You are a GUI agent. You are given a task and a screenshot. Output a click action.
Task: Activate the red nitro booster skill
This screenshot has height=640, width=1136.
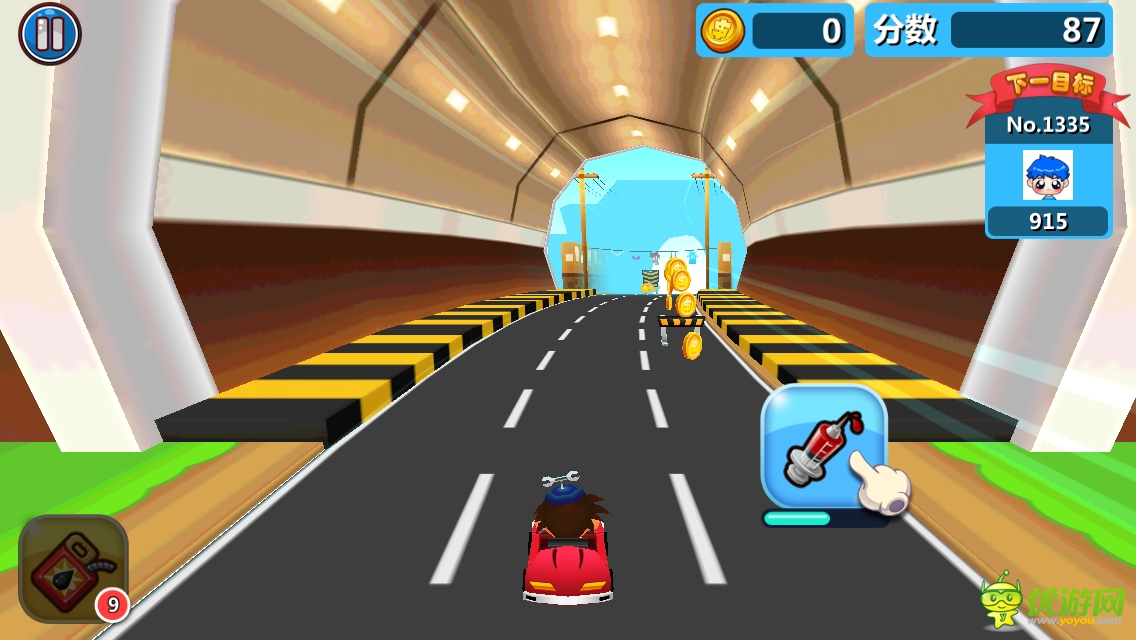coord(822,446)
